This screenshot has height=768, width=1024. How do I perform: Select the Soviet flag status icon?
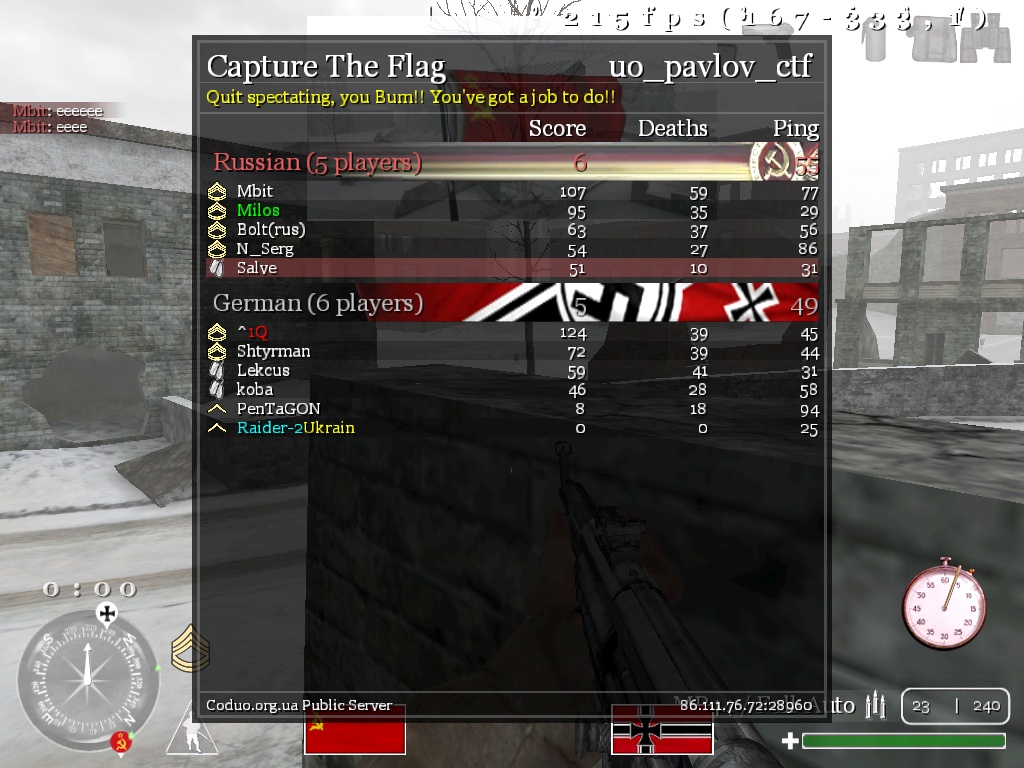click(355, 730)
